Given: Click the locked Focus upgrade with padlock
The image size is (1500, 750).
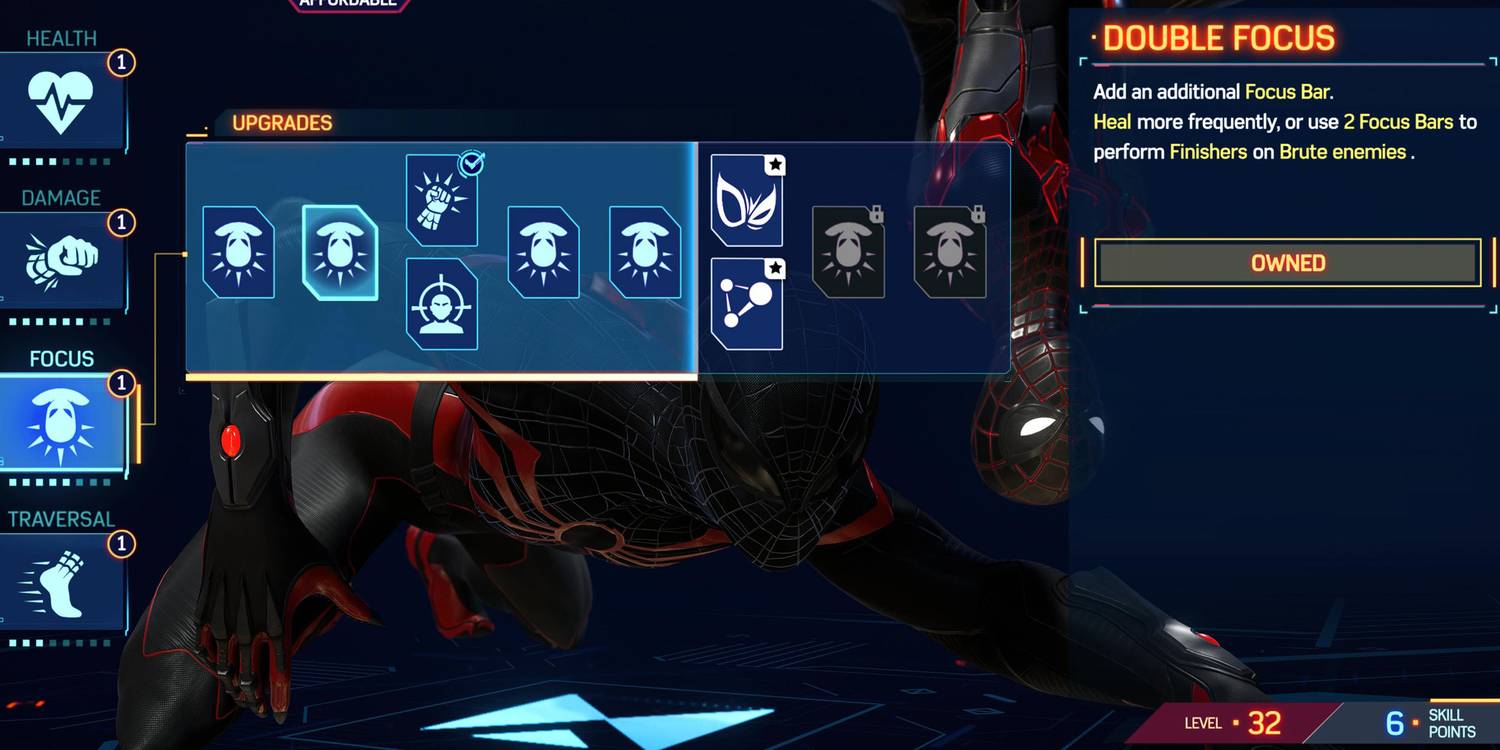Looking at the screenshot, I should pos(847,253).
